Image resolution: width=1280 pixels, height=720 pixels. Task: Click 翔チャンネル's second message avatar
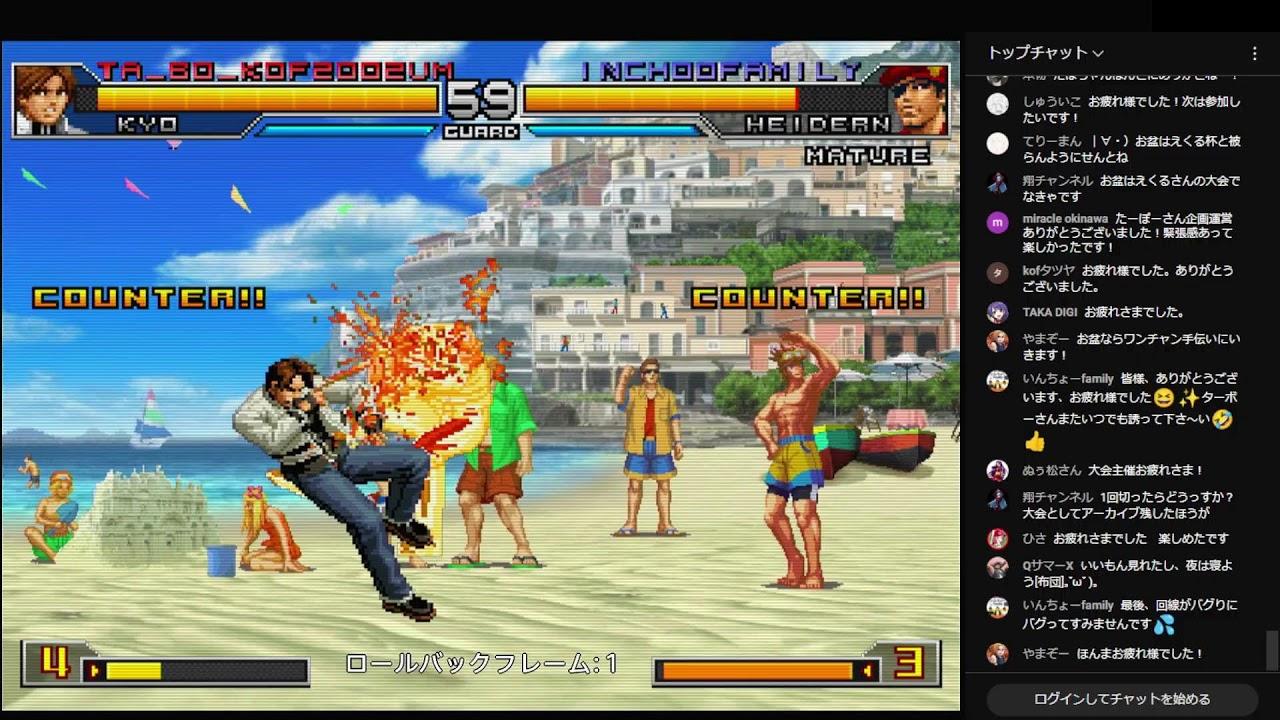coord(997,500)
